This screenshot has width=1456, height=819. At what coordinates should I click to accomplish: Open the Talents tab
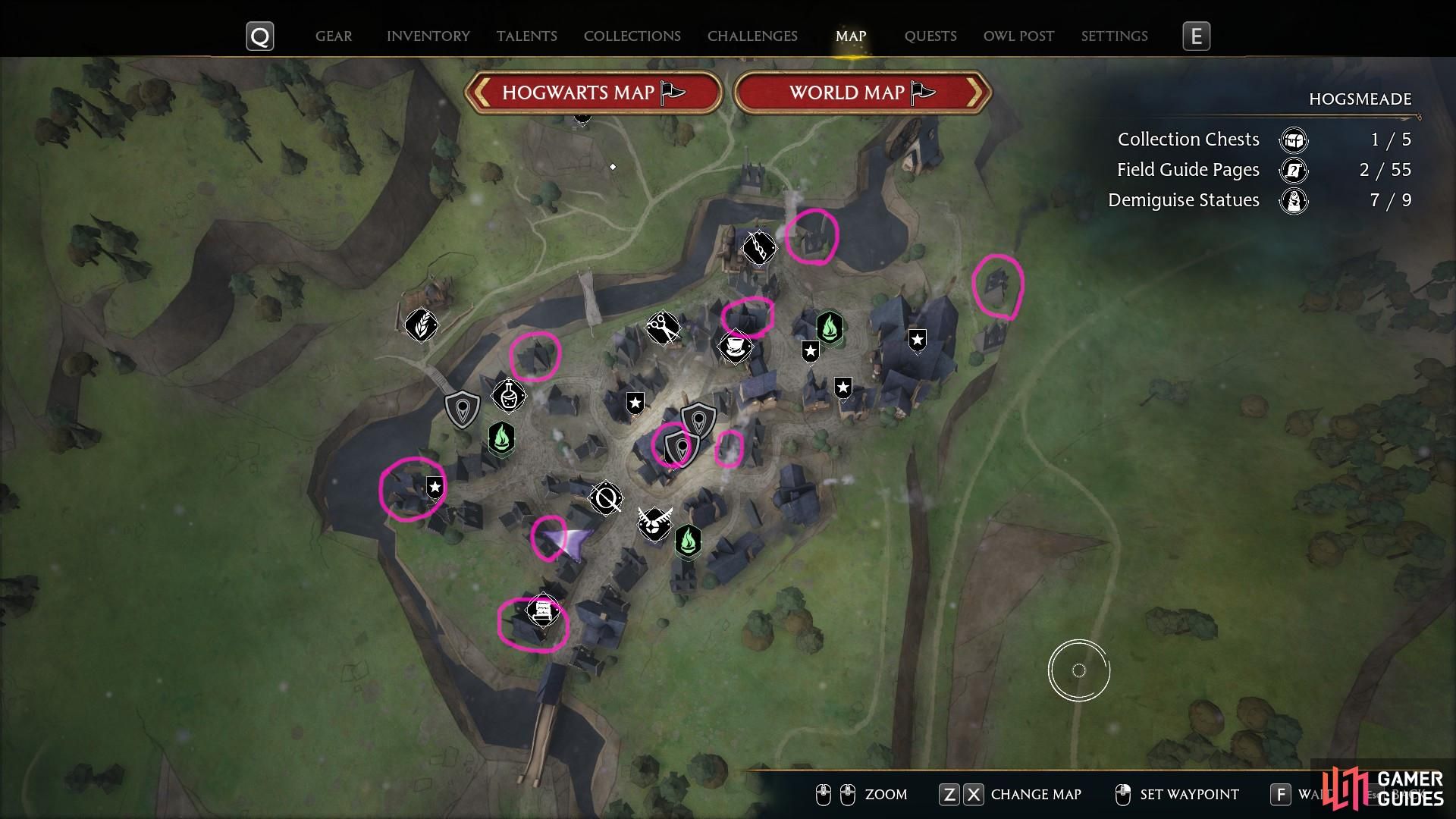tap(526, 36)
